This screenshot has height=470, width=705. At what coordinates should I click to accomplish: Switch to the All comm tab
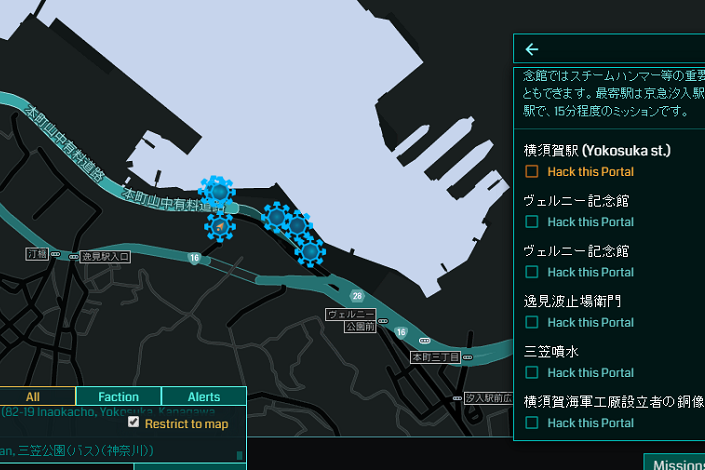(34, 397)
